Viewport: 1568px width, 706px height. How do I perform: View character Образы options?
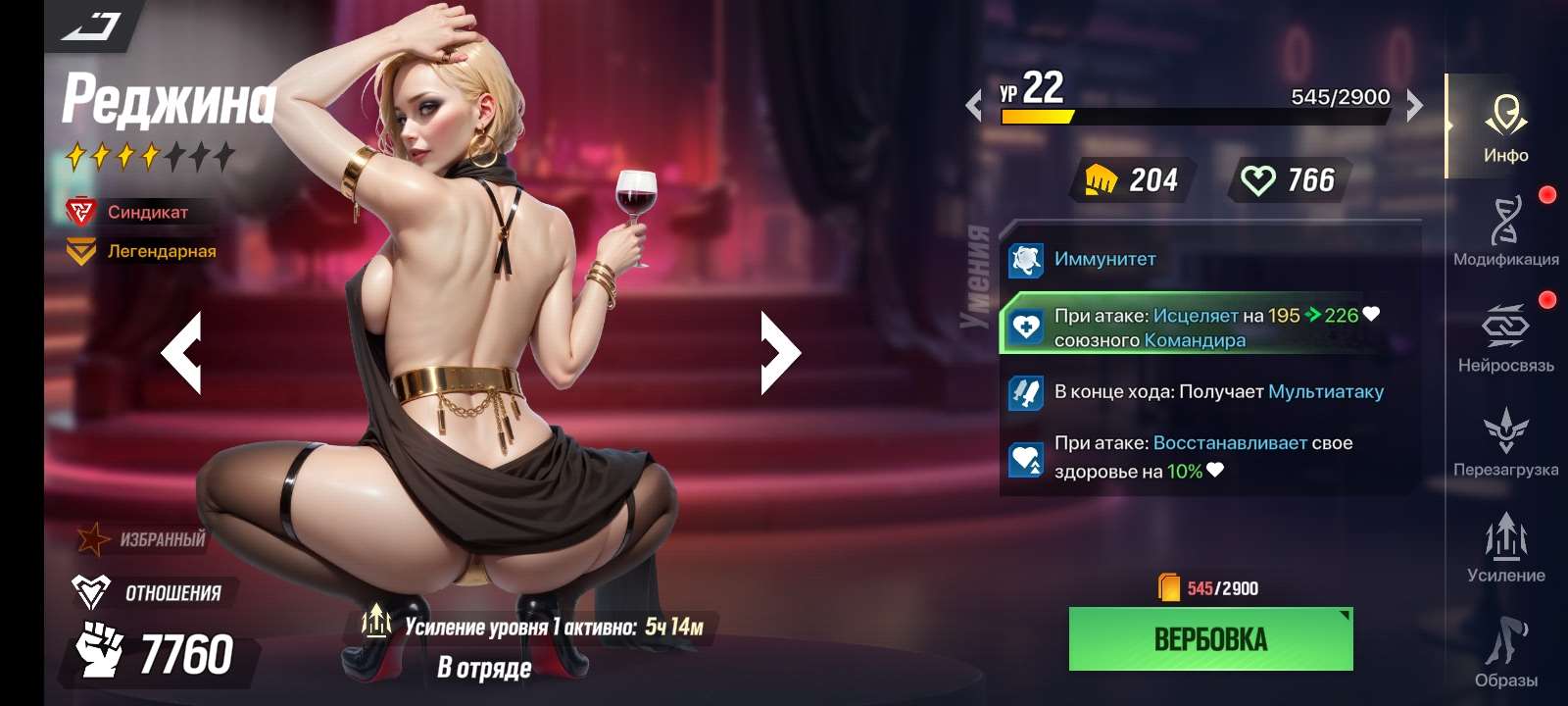[x=1506, y=652]
